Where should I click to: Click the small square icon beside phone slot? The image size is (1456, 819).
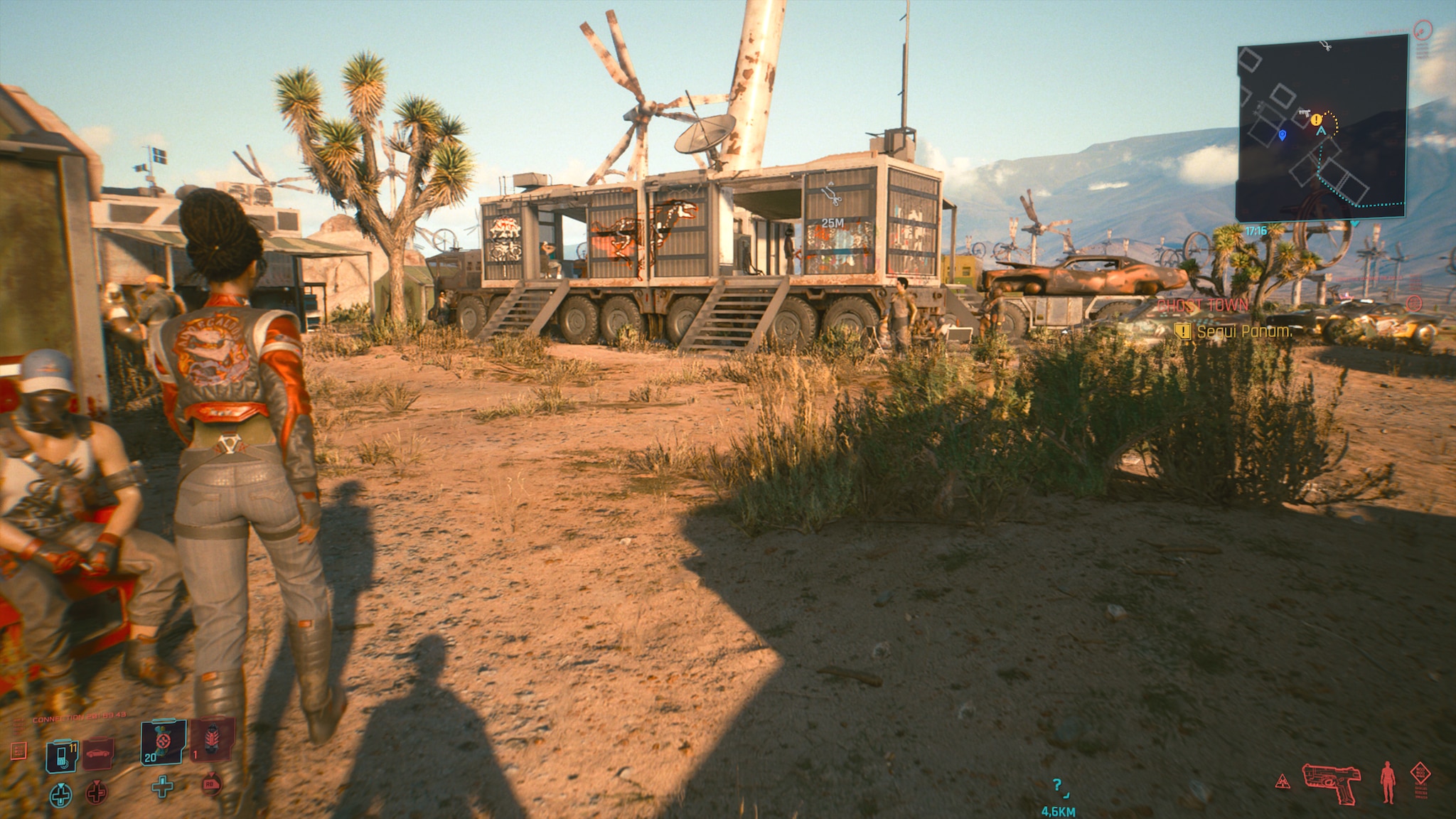[x=19, y=750]
